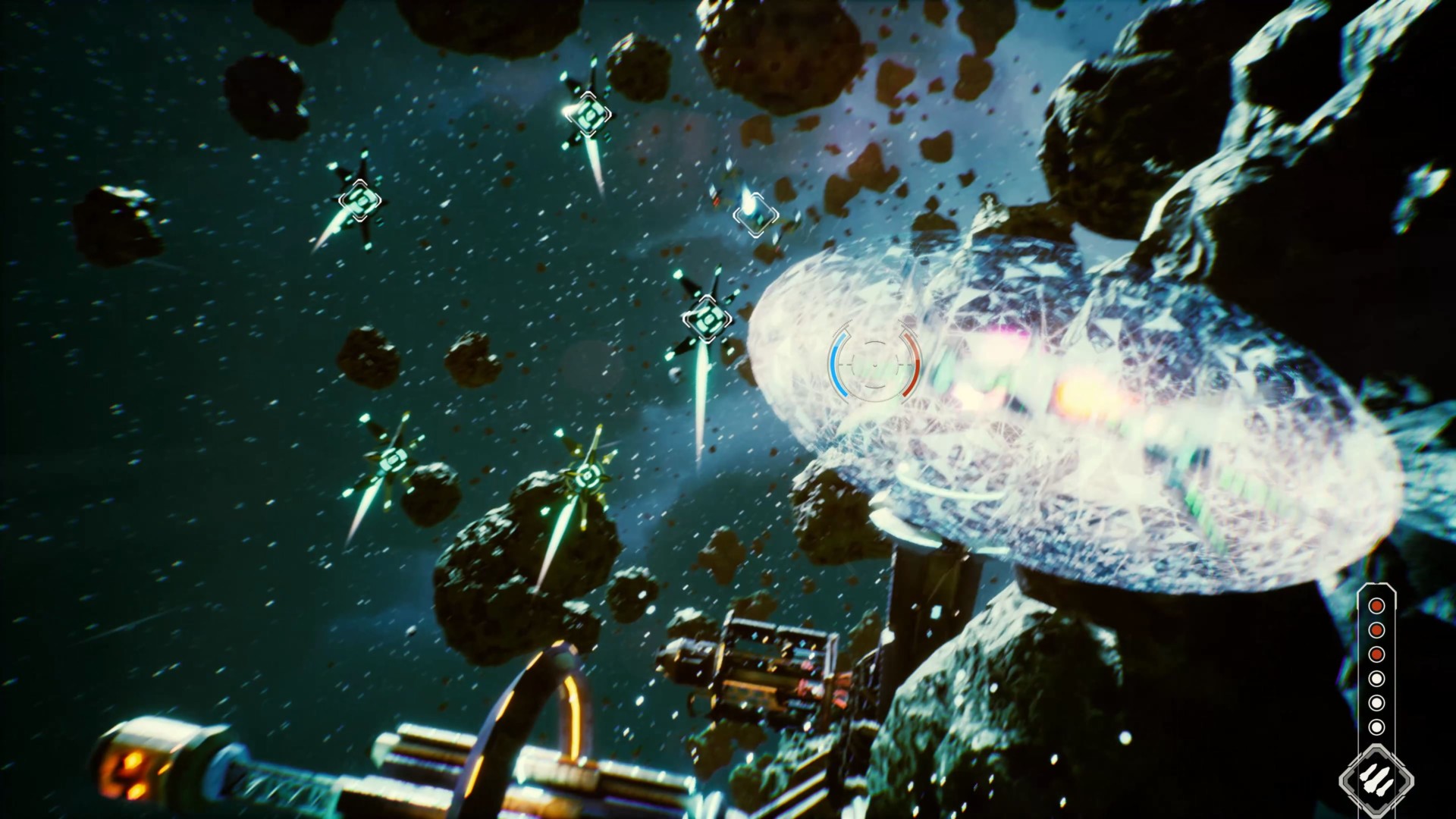1456x819 pixels.
Task: Click the topmost red ammo indicator dot
Action: pyautogui.click(x=1376, y=606)
